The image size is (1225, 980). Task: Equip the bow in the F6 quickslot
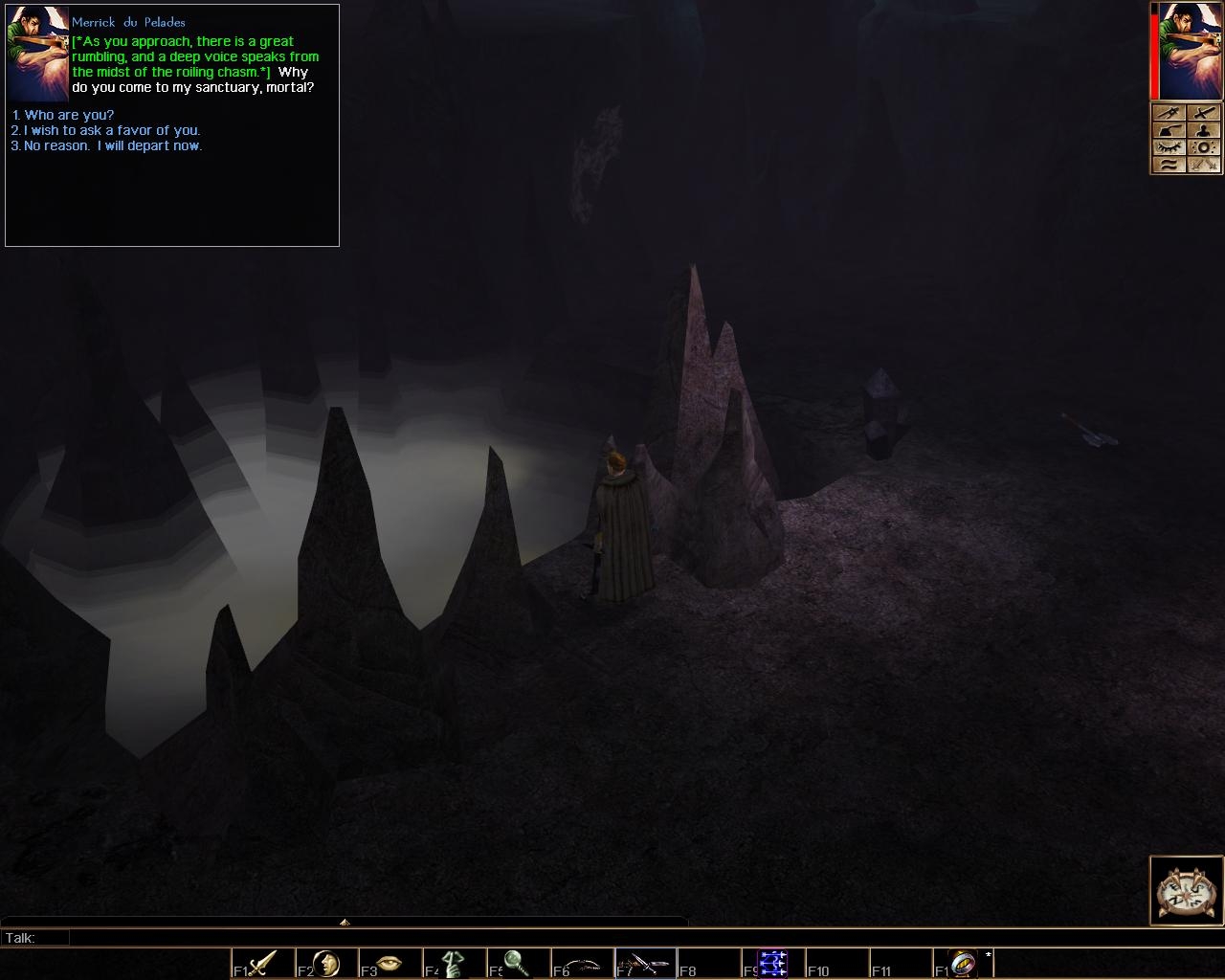pyautogui.click(x=581, y=962)
